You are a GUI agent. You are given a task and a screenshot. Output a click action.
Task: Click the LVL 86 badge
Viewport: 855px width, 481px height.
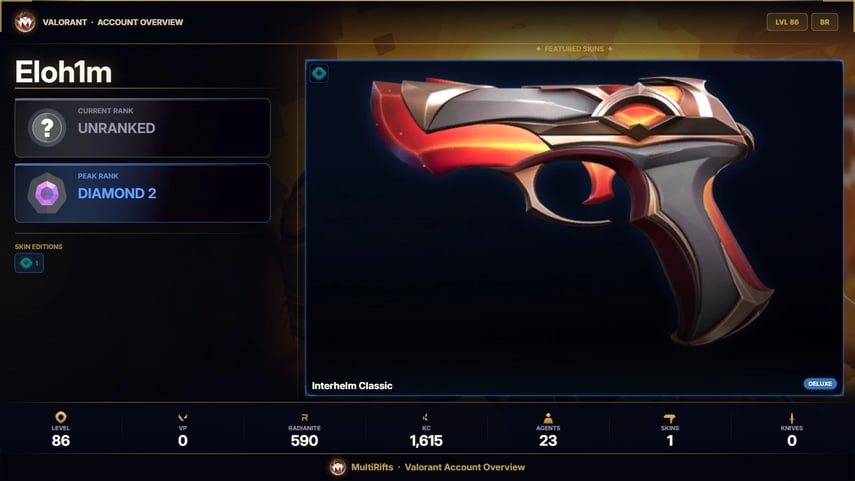786,22
